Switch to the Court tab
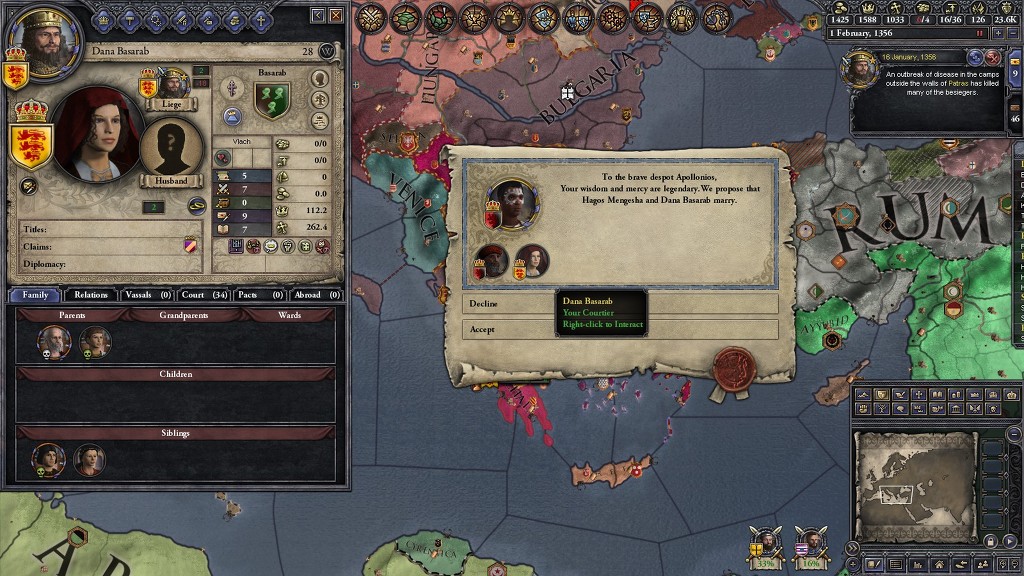Image resolution: width=1024 pixels, height=576 pixels. 205,295
